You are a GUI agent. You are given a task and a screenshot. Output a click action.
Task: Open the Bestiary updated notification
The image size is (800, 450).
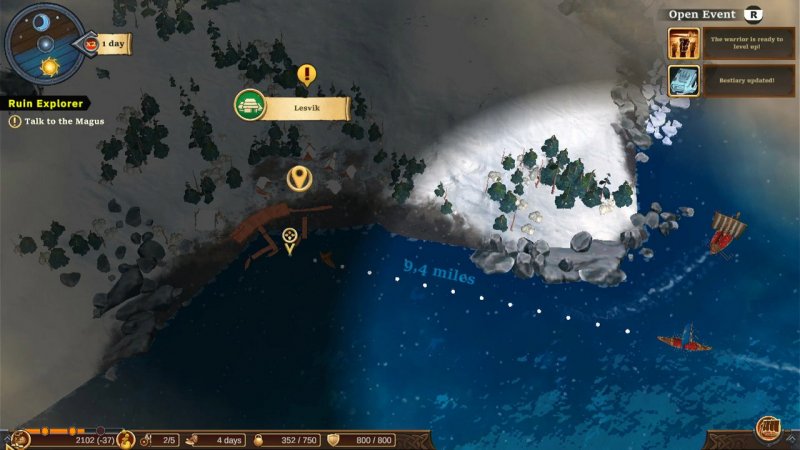click(x=730, y=80)
